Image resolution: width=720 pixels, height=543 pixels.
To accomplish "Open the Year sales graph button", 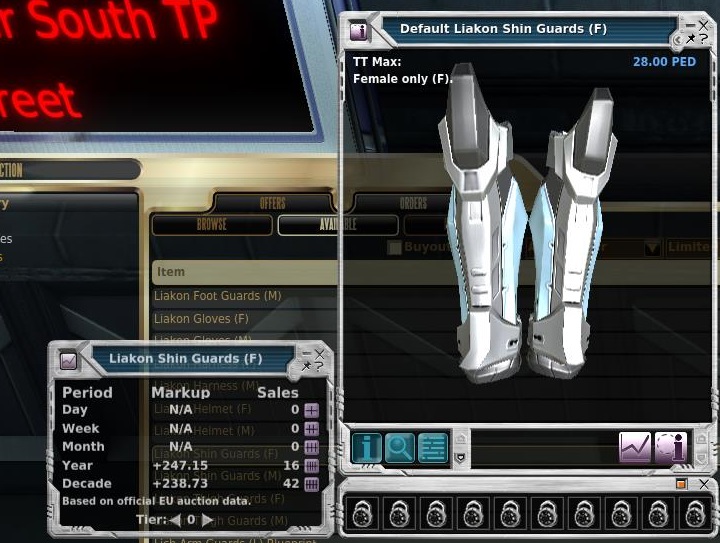I will (x=311, y=465).
